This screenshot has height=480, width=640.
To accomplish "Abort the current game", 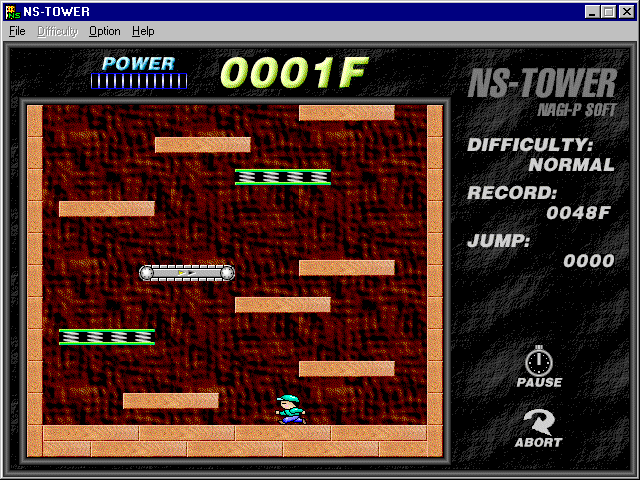I will coord(539,427).
